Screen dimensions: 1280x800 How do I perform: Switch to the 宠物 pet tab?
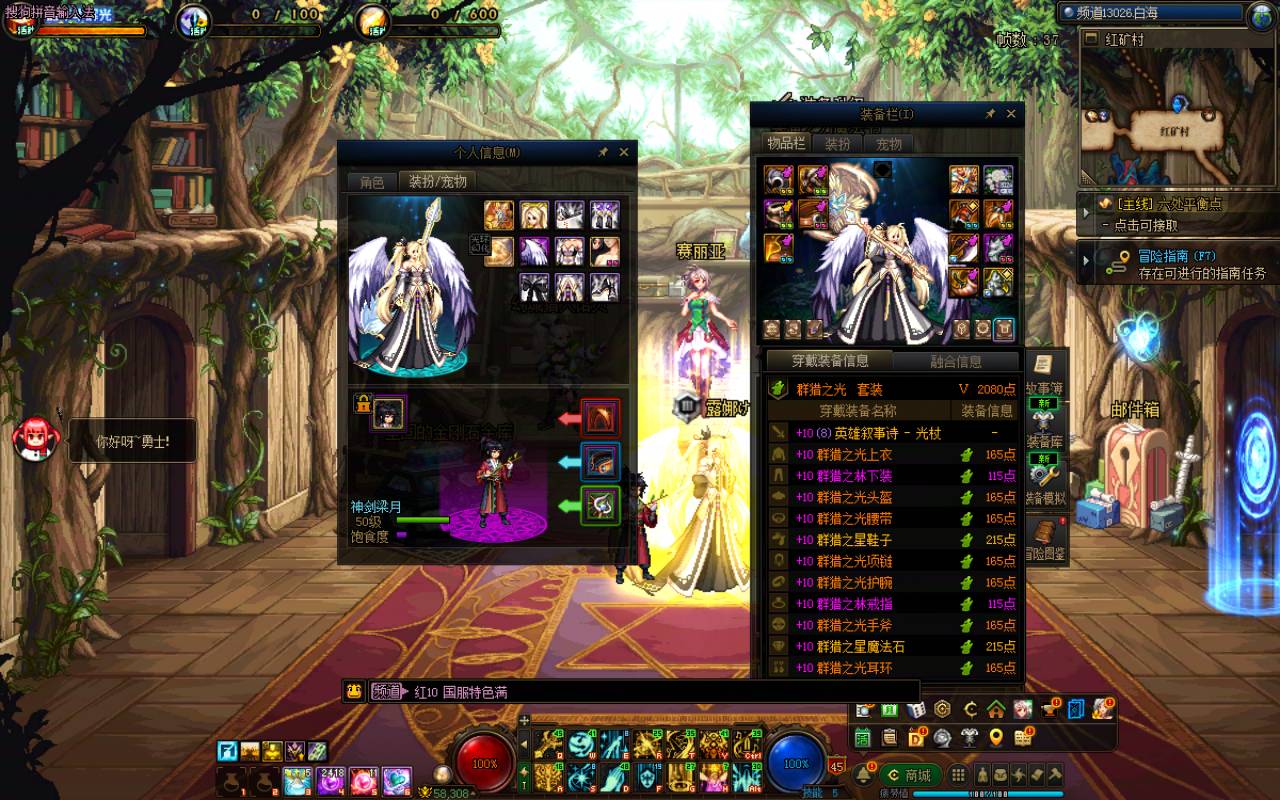pyautogui.click(x=889, y=144)
